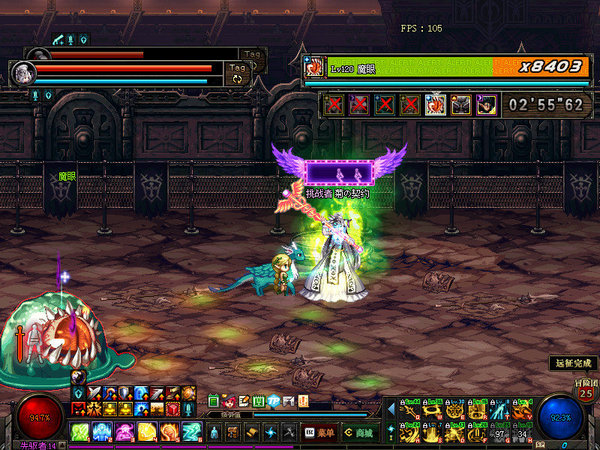This screenshot has height=450, width=600.
Task: Select the 魔眼 boss portrait
Action: tap(315, 67)
